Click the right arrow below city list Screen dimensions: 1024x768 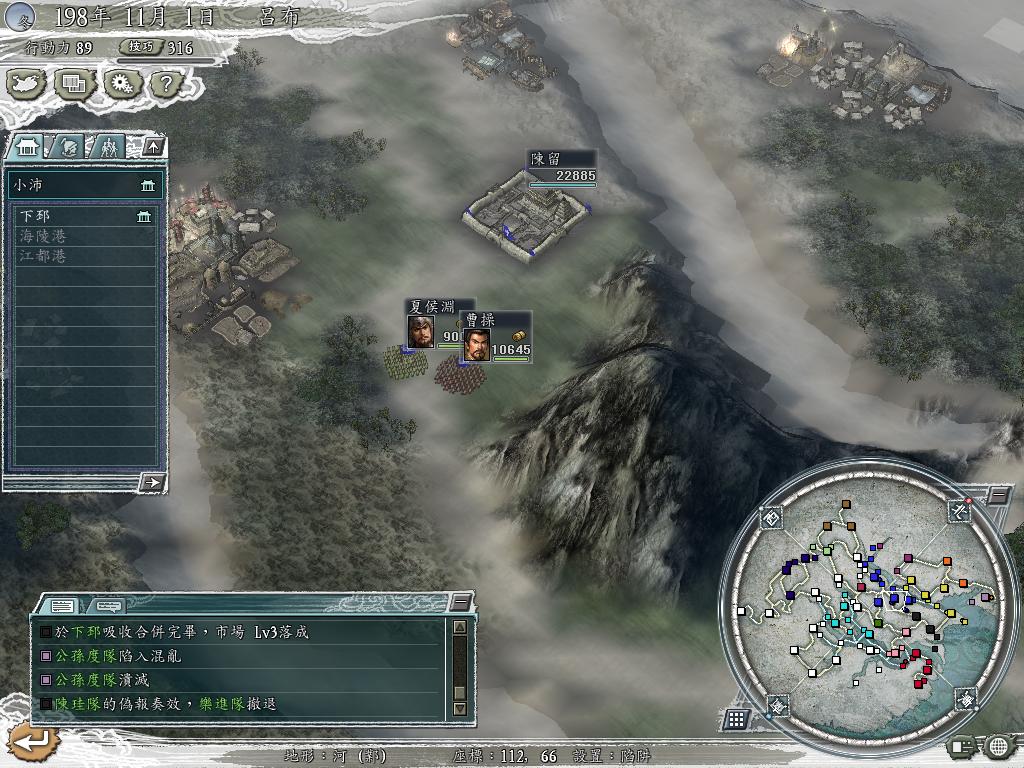tap(152, 482)
